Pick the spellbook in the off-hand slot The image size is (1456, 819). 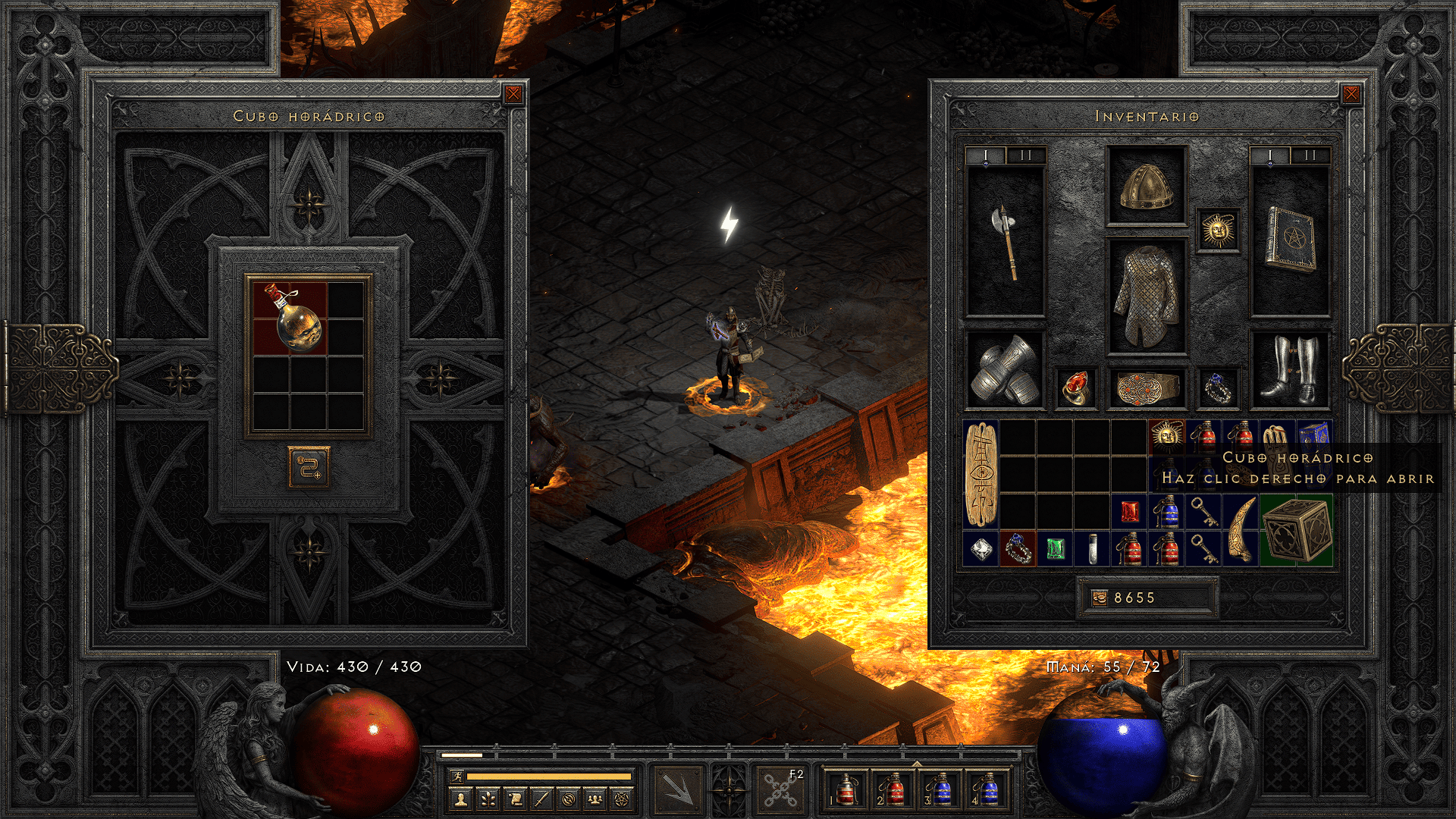[1290, 240]
